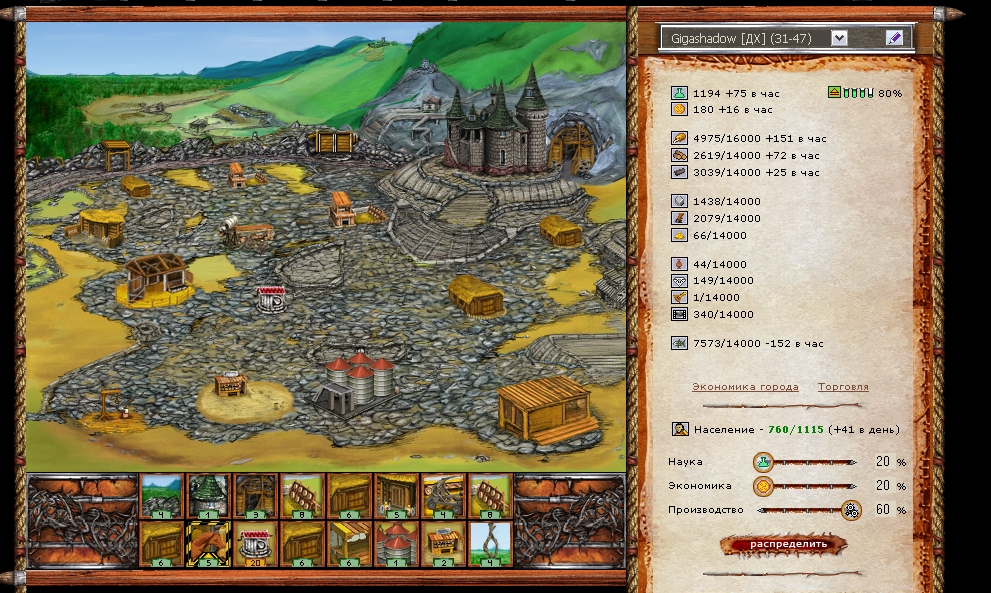Open the Gigashadow city selection dropdown

coord(839,38)
